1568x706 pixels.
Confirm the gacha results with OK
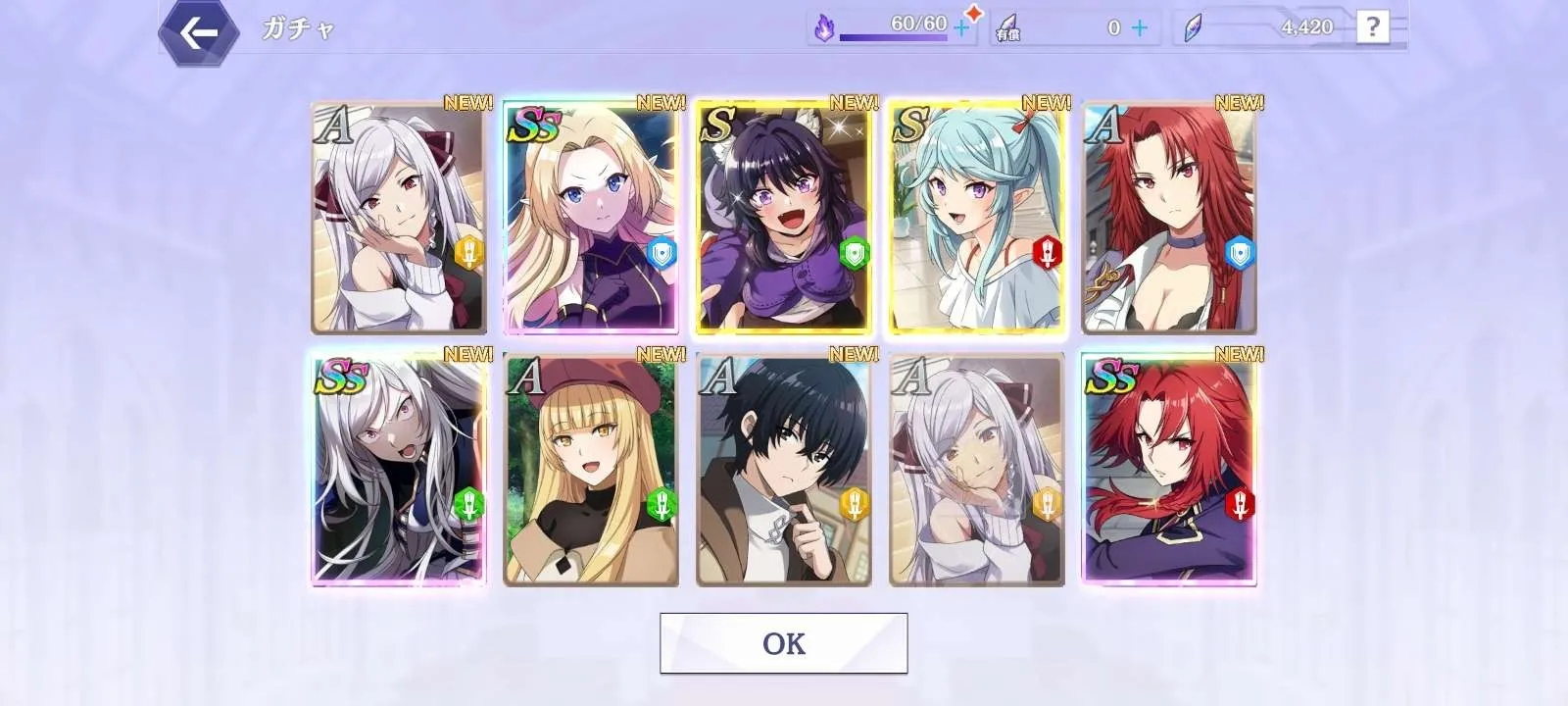(783, 643)
